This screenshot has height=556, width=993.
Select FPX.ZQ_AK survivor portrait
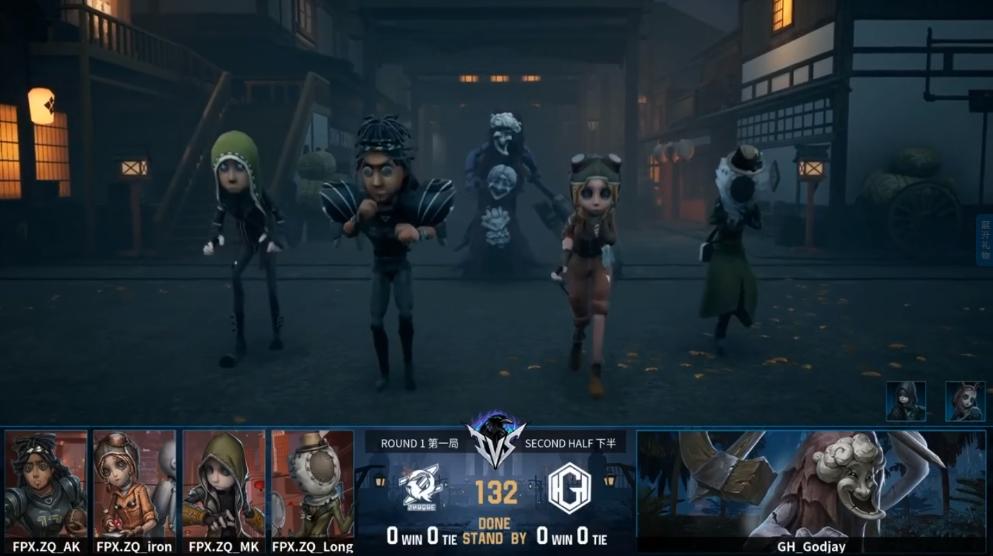46,484
